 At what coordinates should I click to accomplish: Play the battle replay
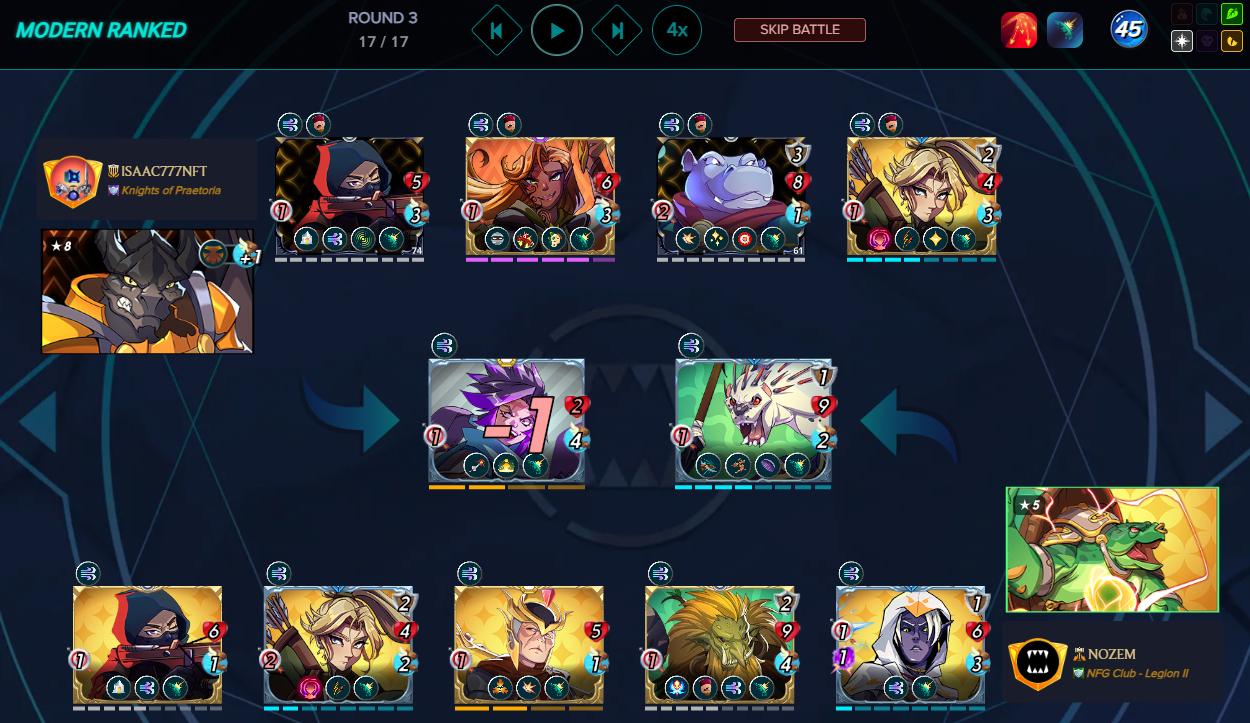point(557,30)
